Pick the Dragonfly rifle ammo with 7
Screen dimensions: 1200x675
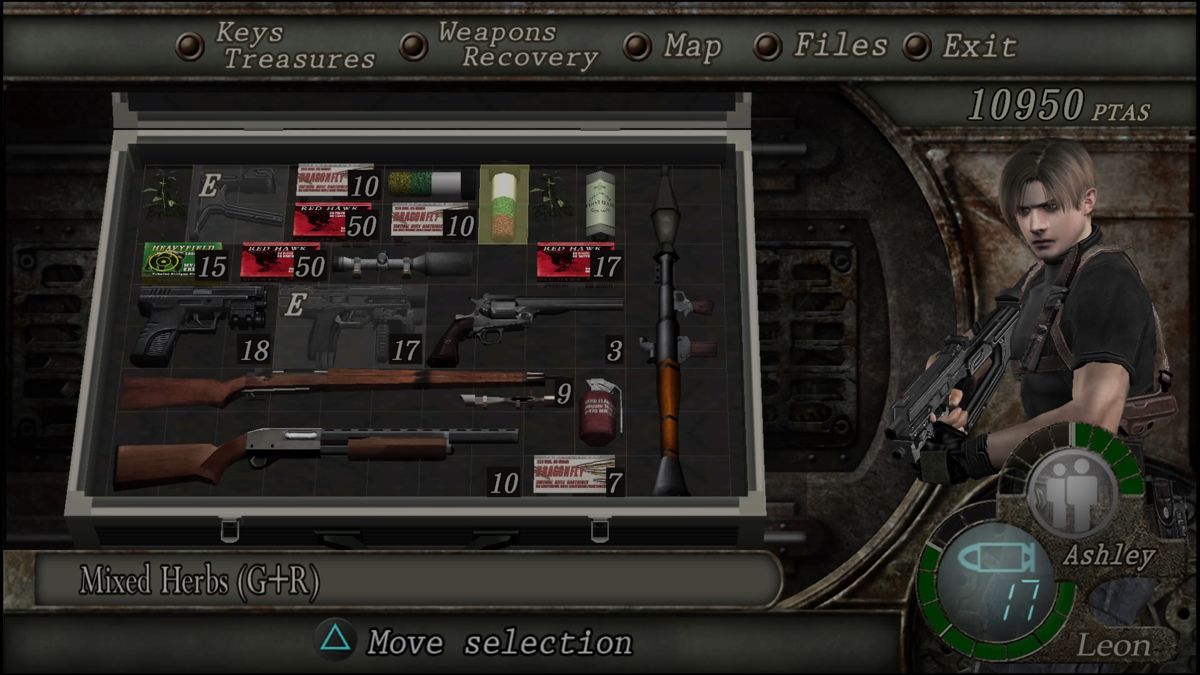point(574,474)
